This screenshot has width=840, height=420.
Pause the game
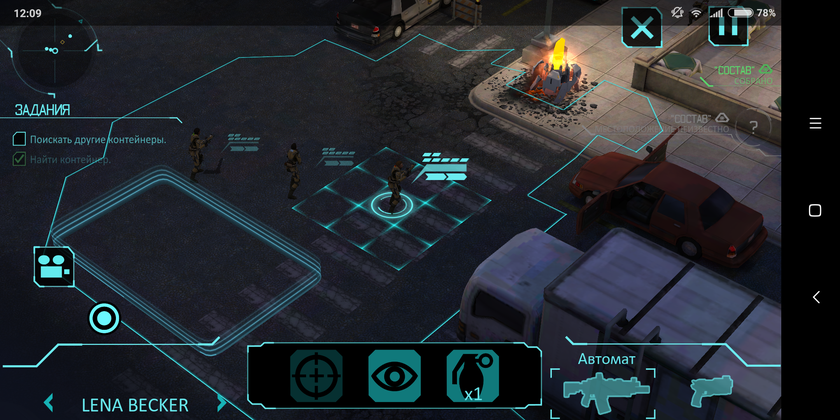coord(729,28)
